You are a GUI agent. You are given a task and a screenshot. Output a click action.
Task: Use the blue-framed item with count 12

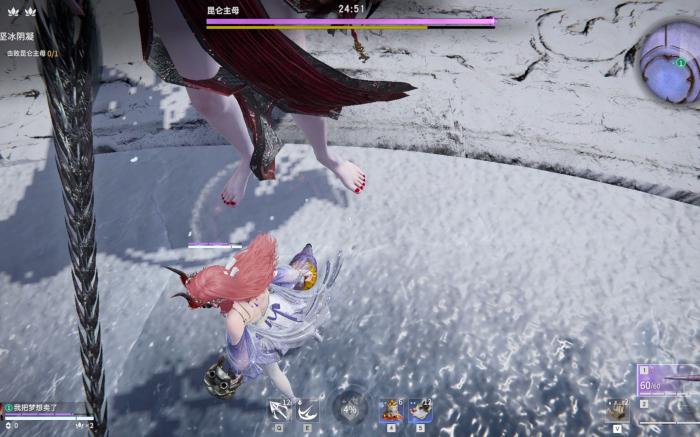(x=420, y=409)
